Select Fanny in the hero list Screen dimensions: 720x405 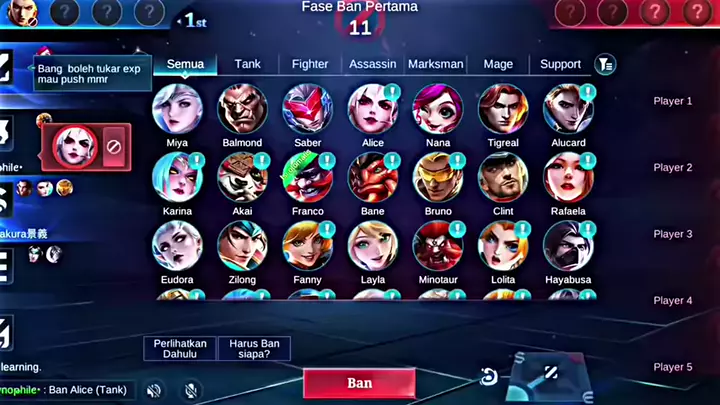[307, 246]
